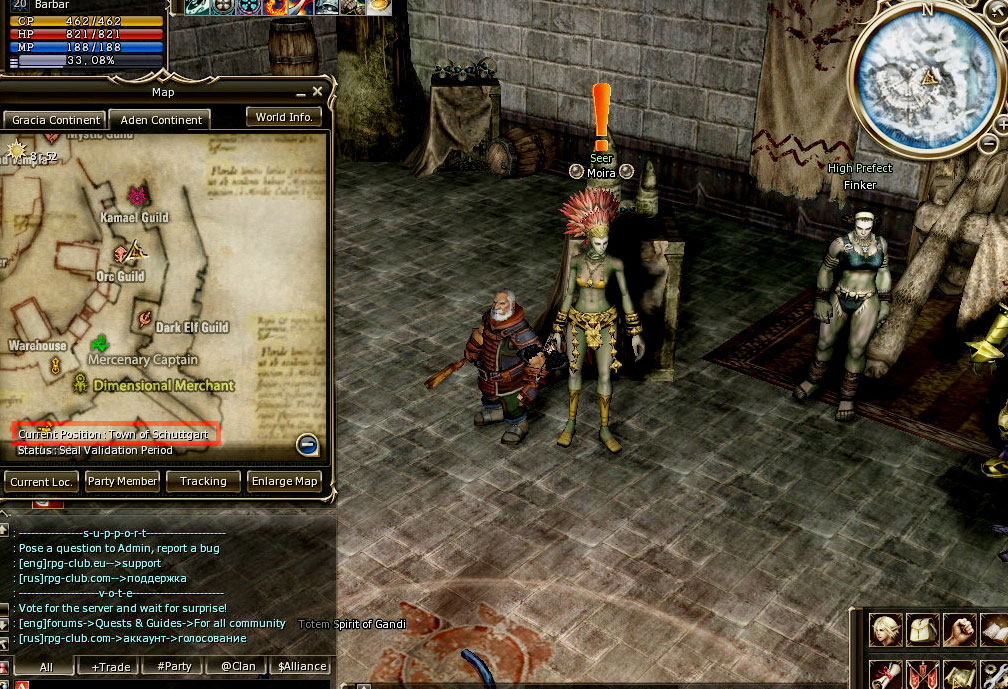Zoom in the minimap with plus button
Image resolution: width=1008 pixels, height=689 pixels.
[1002, 125]
